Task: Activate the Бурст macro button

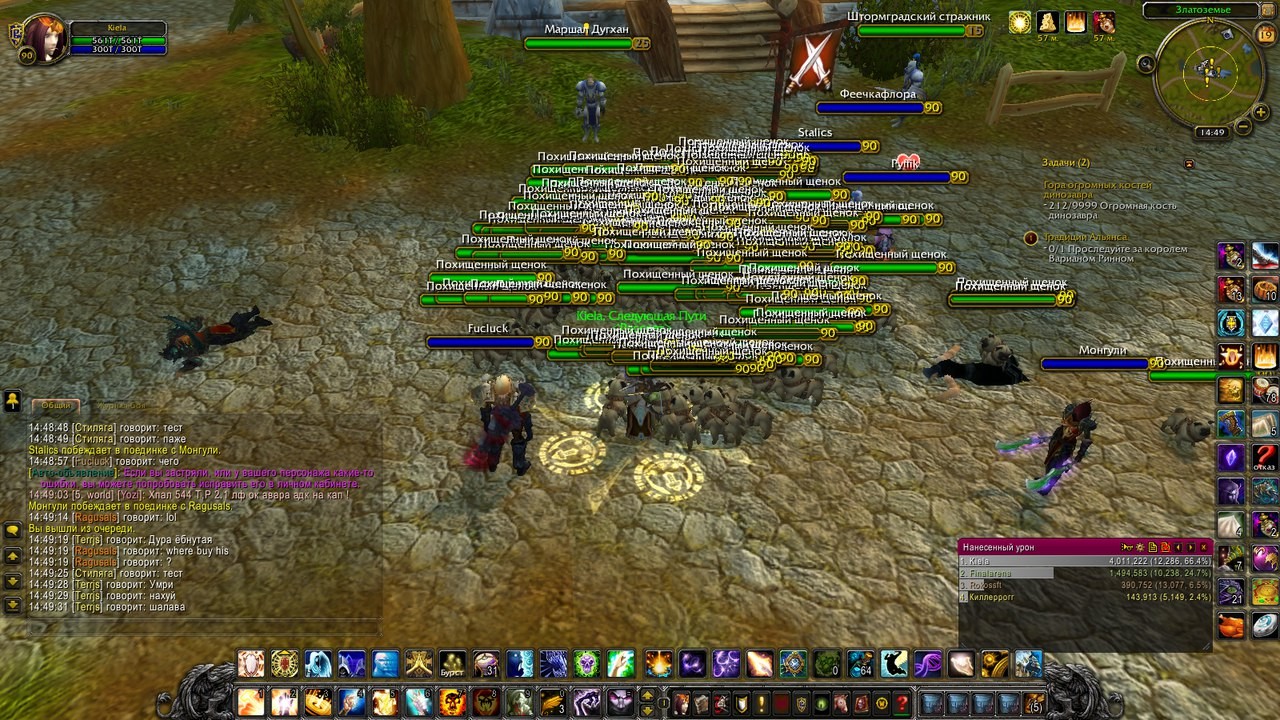Action: (453, 664)
